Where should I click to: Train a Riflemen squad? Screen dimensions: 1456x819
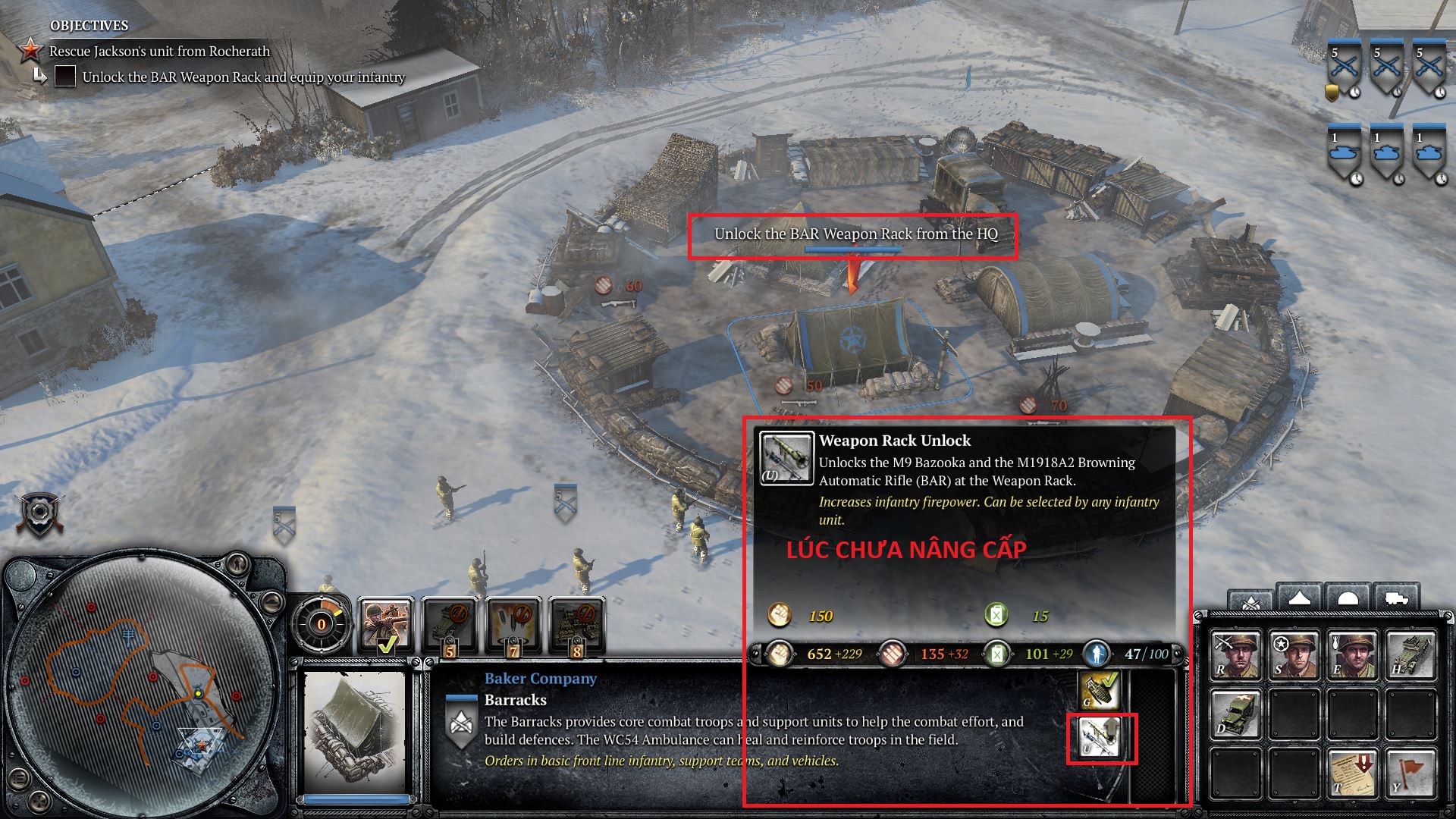pos(1234,654)
